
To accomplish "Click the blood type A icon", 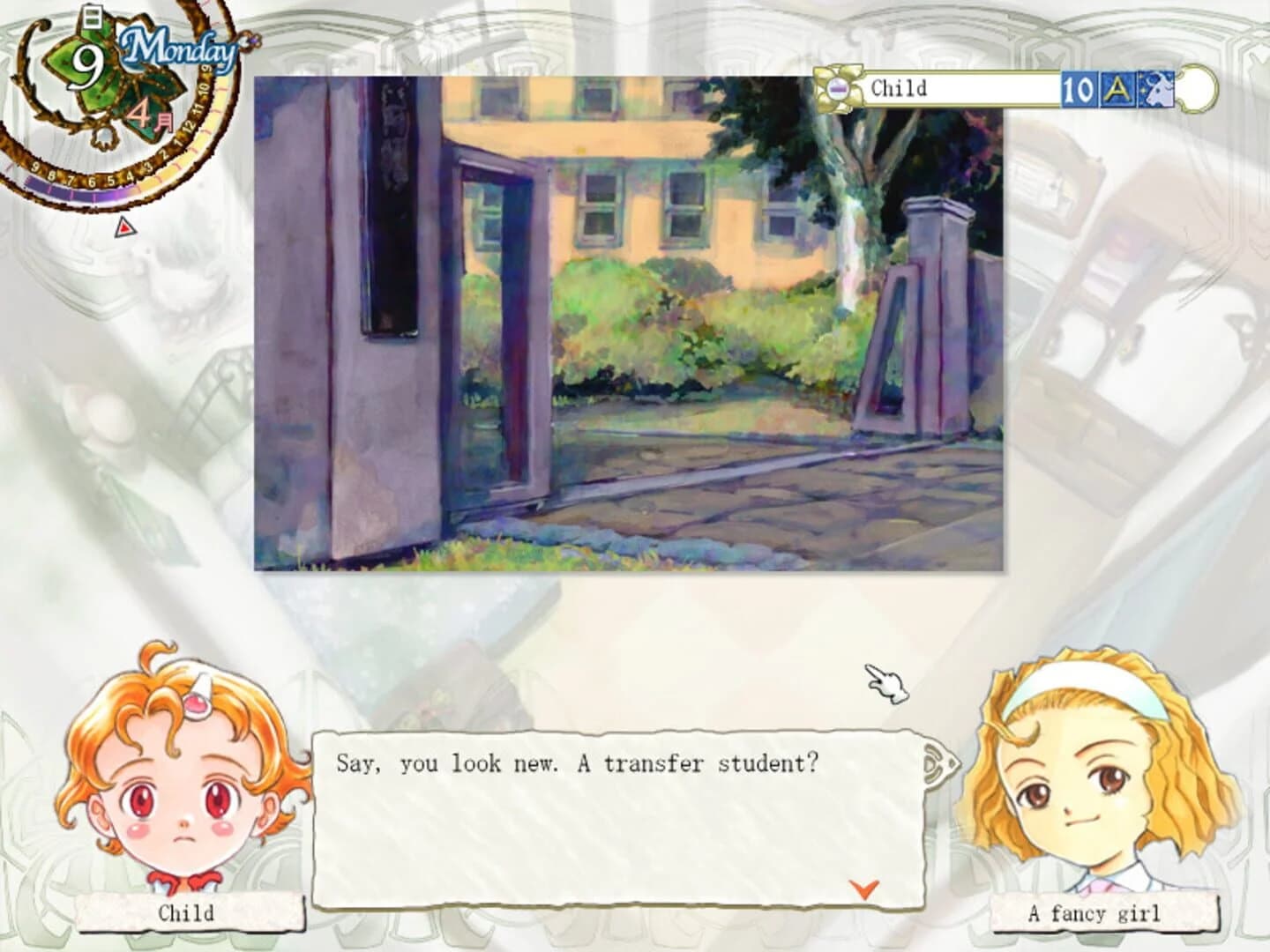I will point(1117,89).
